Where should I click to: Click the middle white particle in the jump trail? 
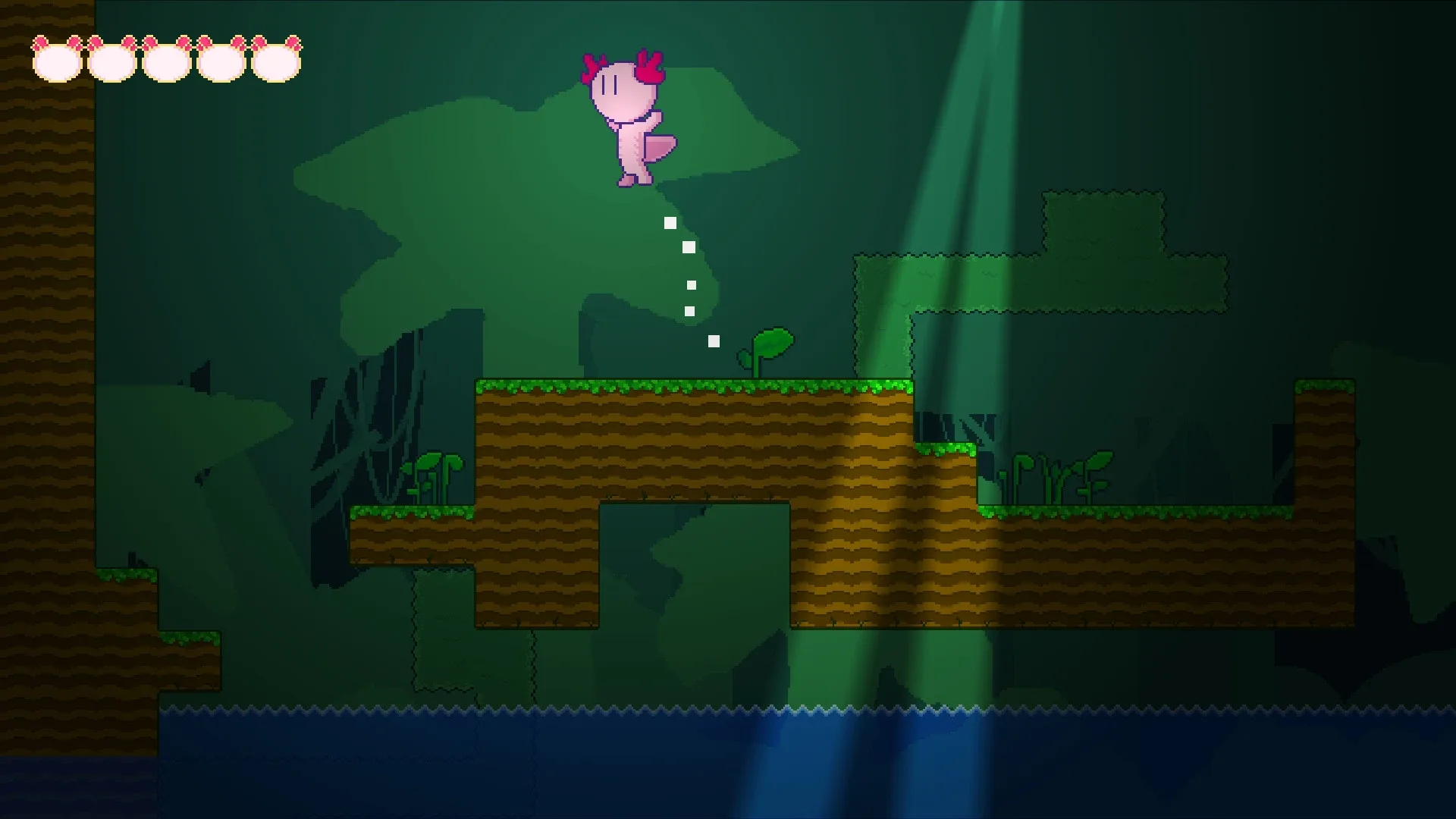click(691, 284)
